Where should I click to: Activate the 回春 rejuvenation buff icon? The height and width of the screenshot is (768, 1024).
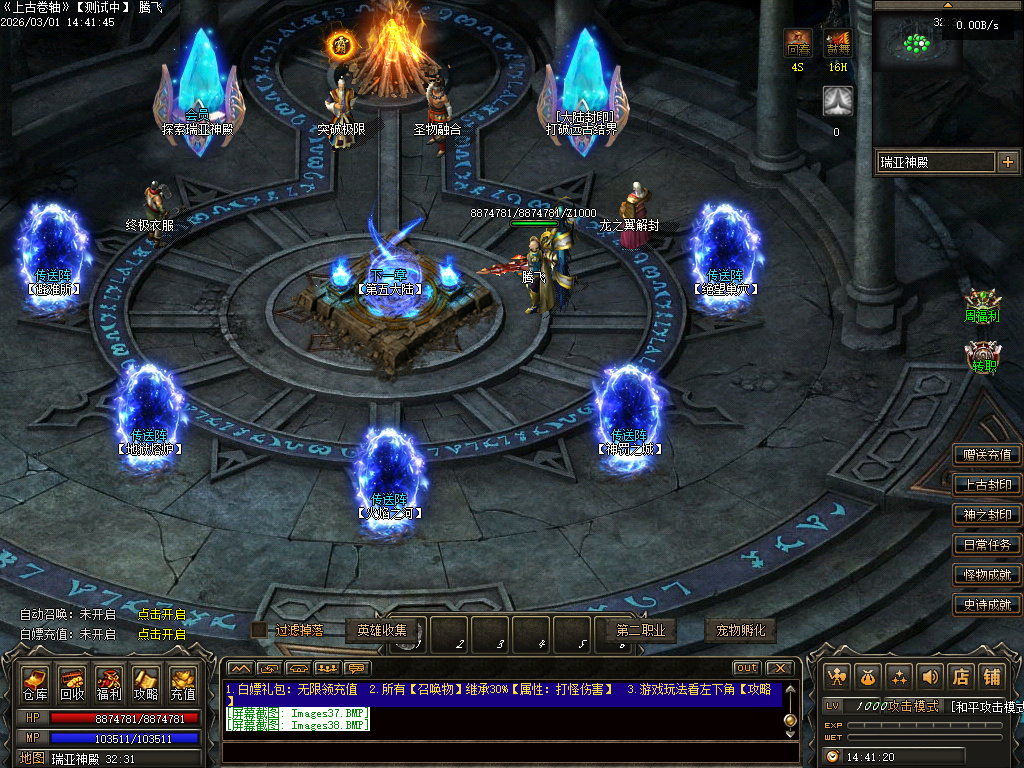(x=798, y=44)
